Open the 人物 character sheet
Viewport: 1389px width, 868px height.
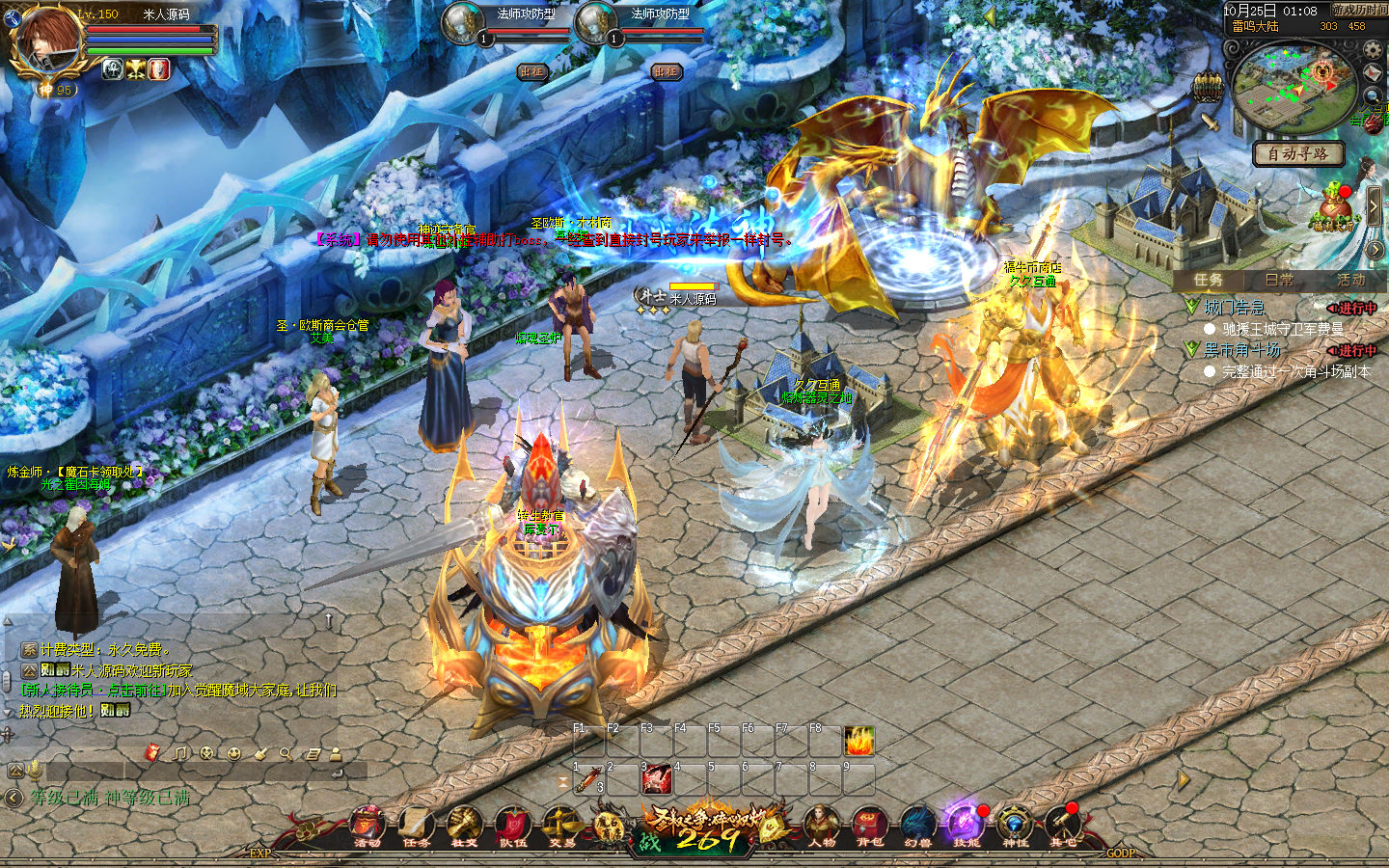[822, 825]
